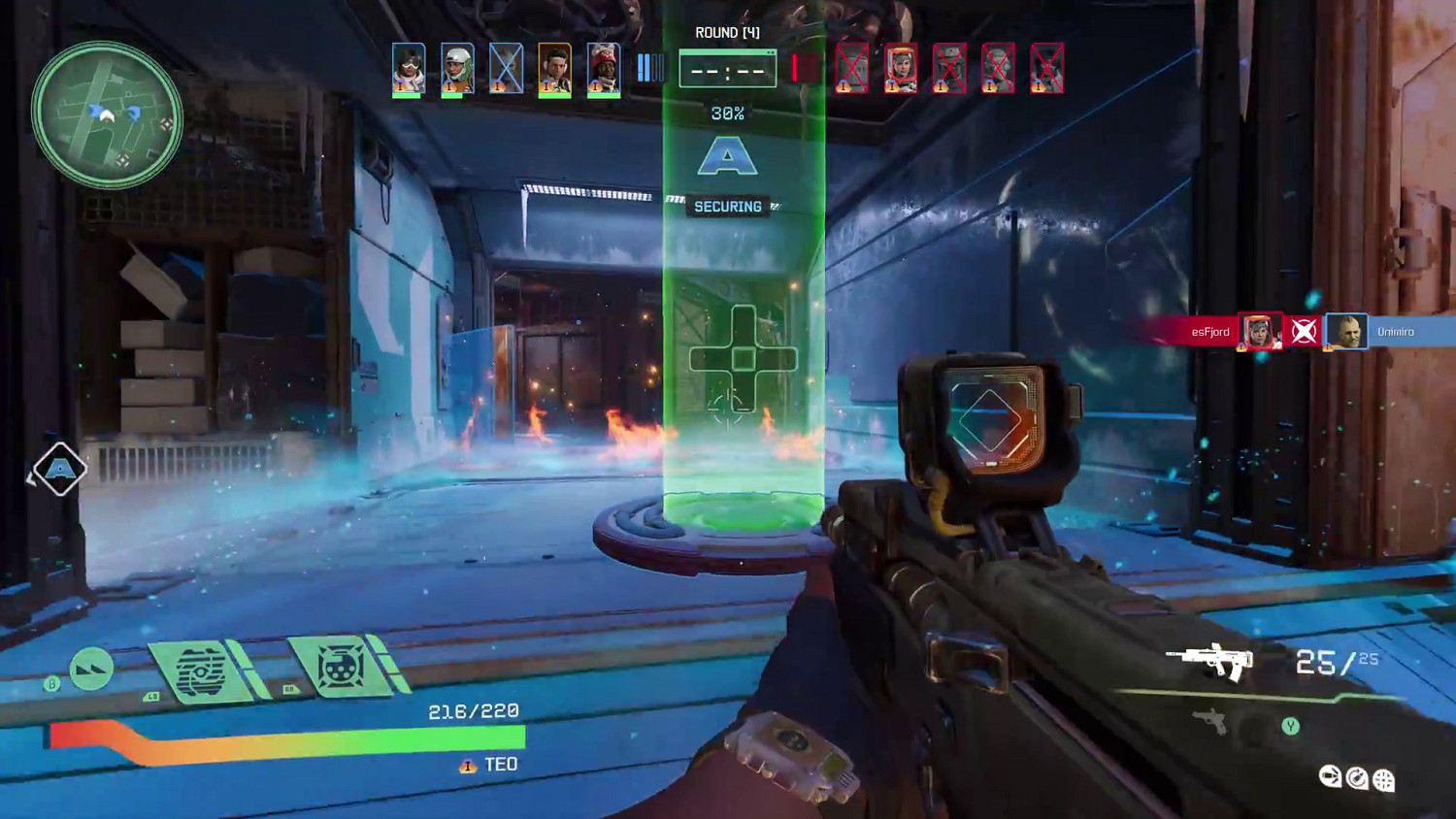Screen dimensions: 1456x819
Task: Click esFjord's portrait in the kill feed
Action: (1259, 332)
